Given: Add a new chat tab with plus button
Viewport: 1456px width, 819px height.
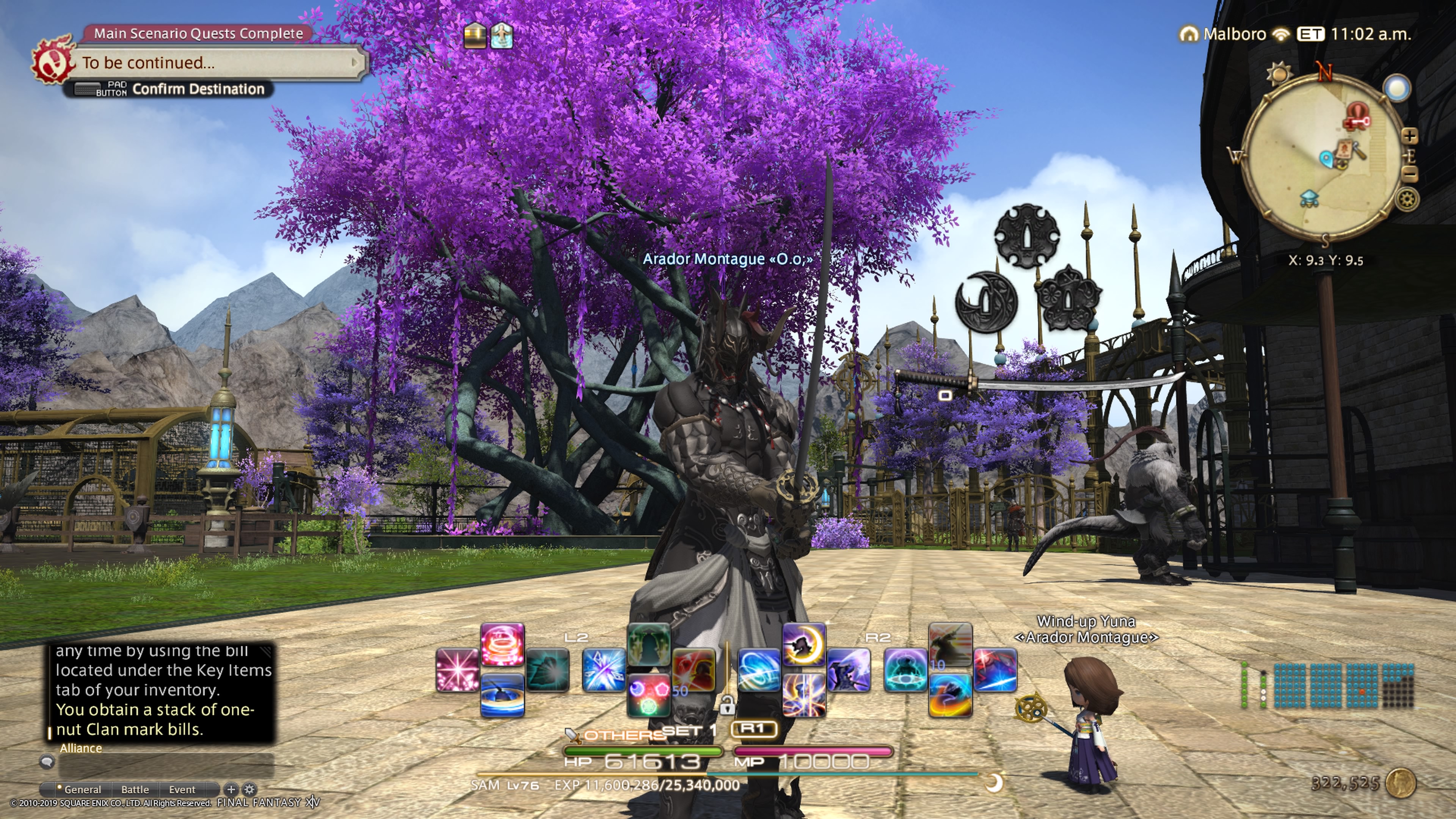Looking at the screenshot, I should tap(231, 789).
